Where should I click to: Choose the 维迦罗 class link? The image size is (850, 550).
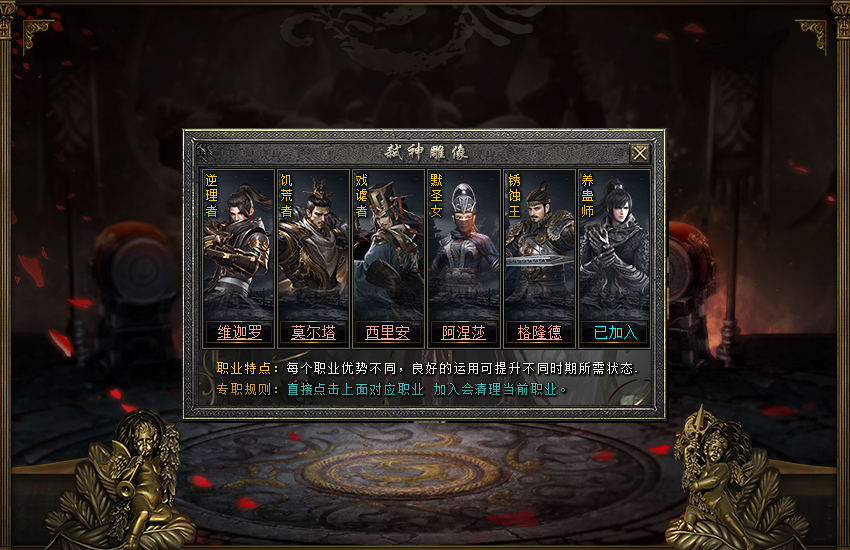(239, 332)
